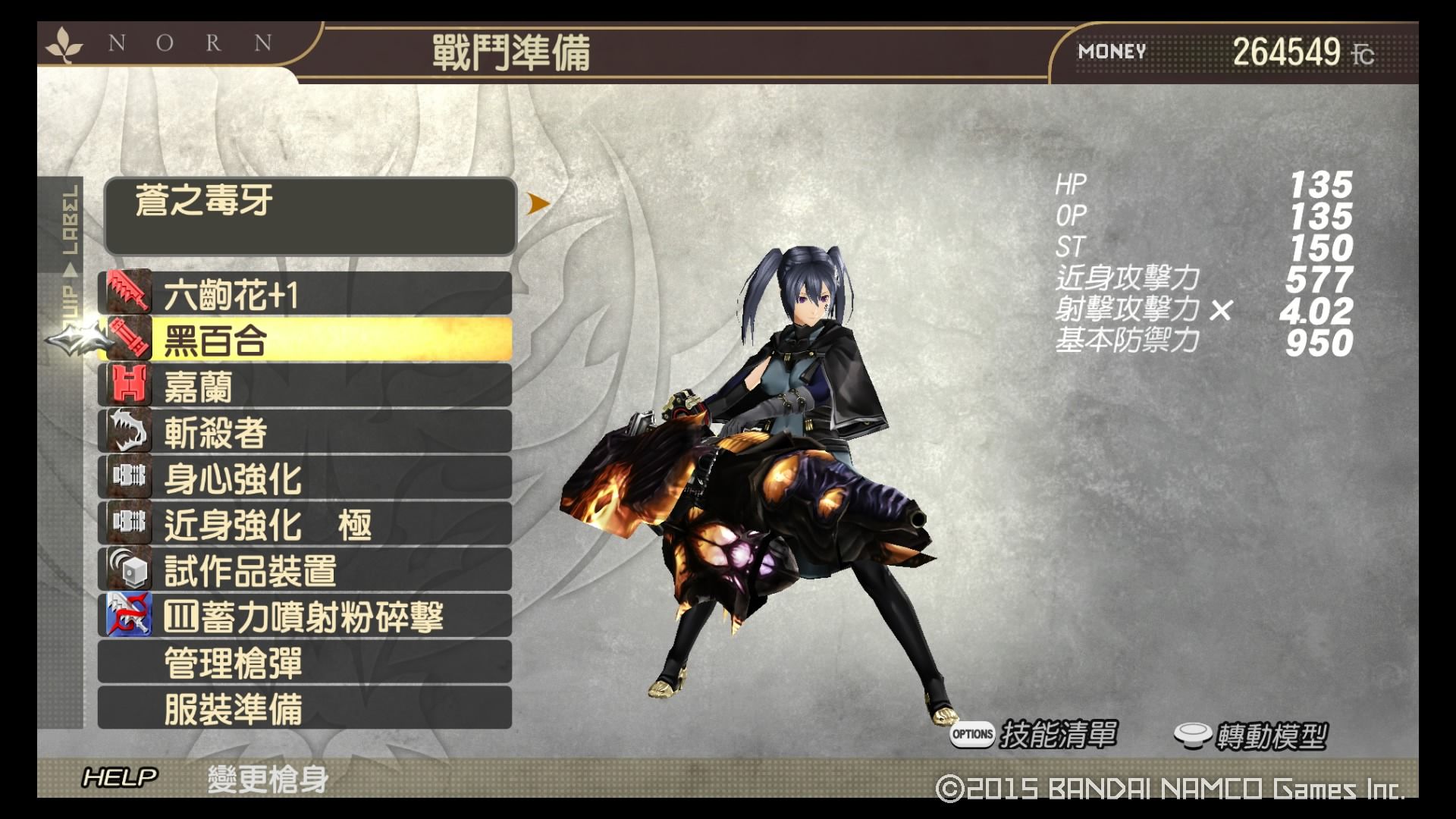Click the orange arrow beside the loadout name
Viewport: 1456px width, 819px height.
(538, 203)
